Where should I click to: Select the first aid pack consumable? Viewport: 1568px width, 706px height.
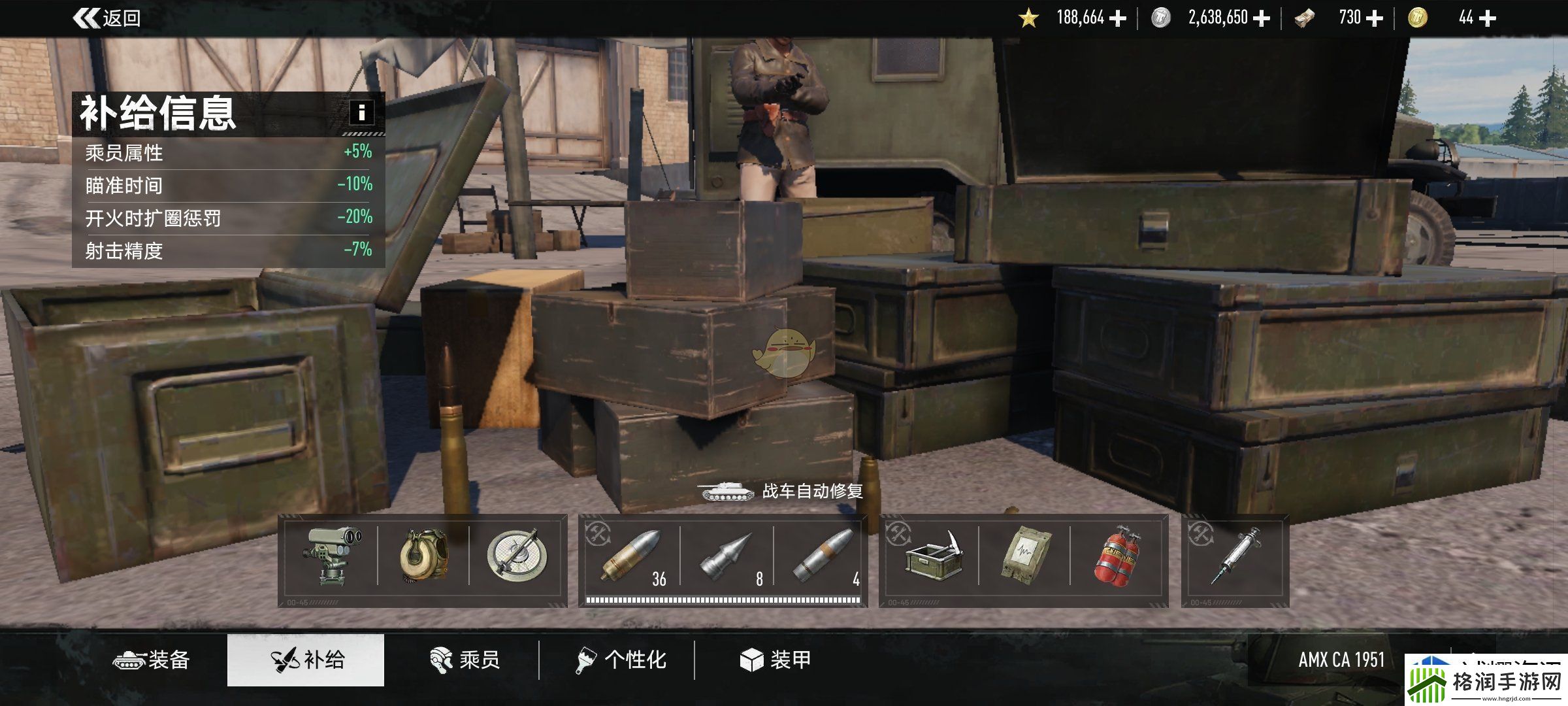pos(1024,556)
